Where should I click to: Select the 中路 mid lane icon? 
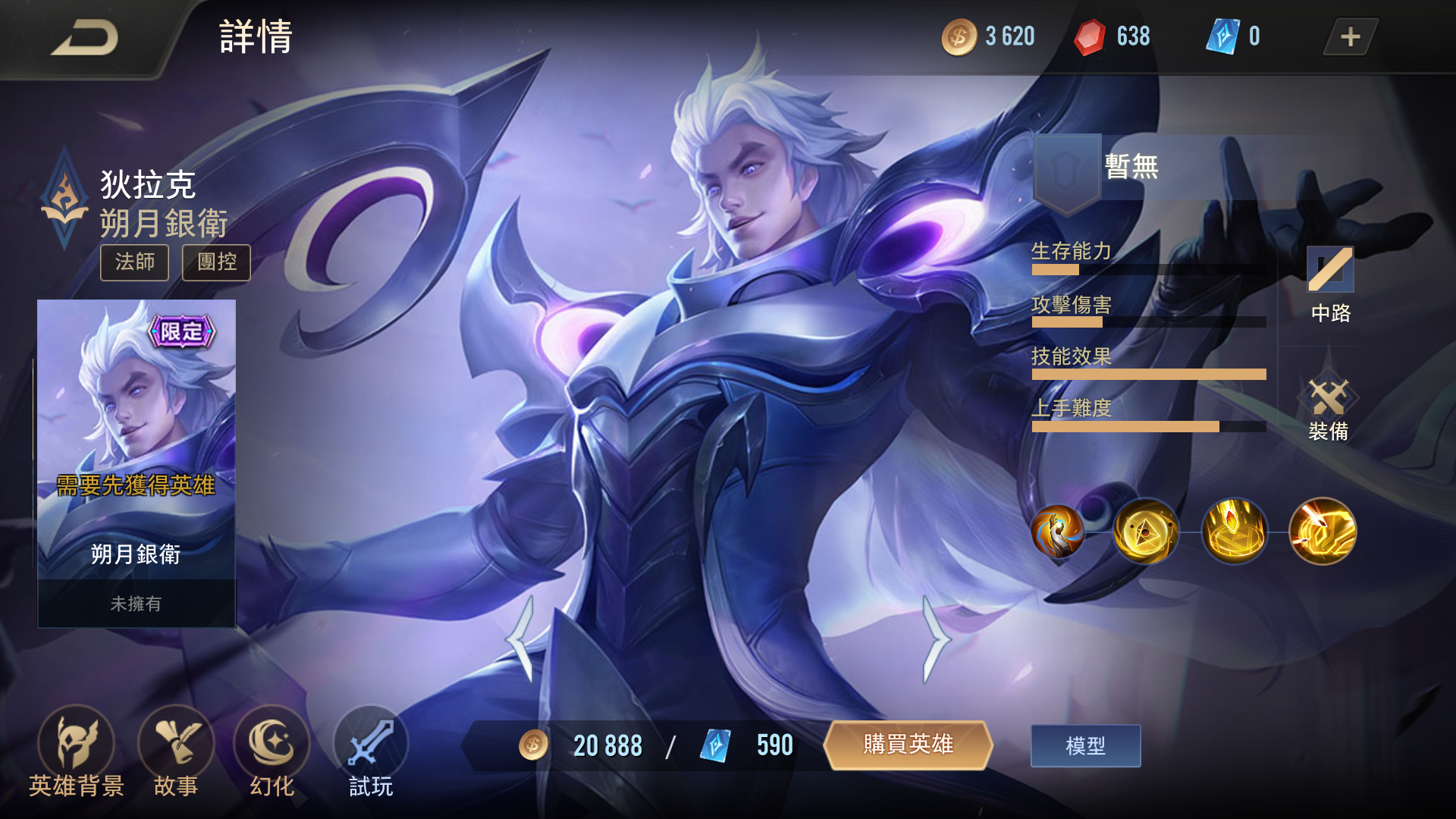(1330, 284)
